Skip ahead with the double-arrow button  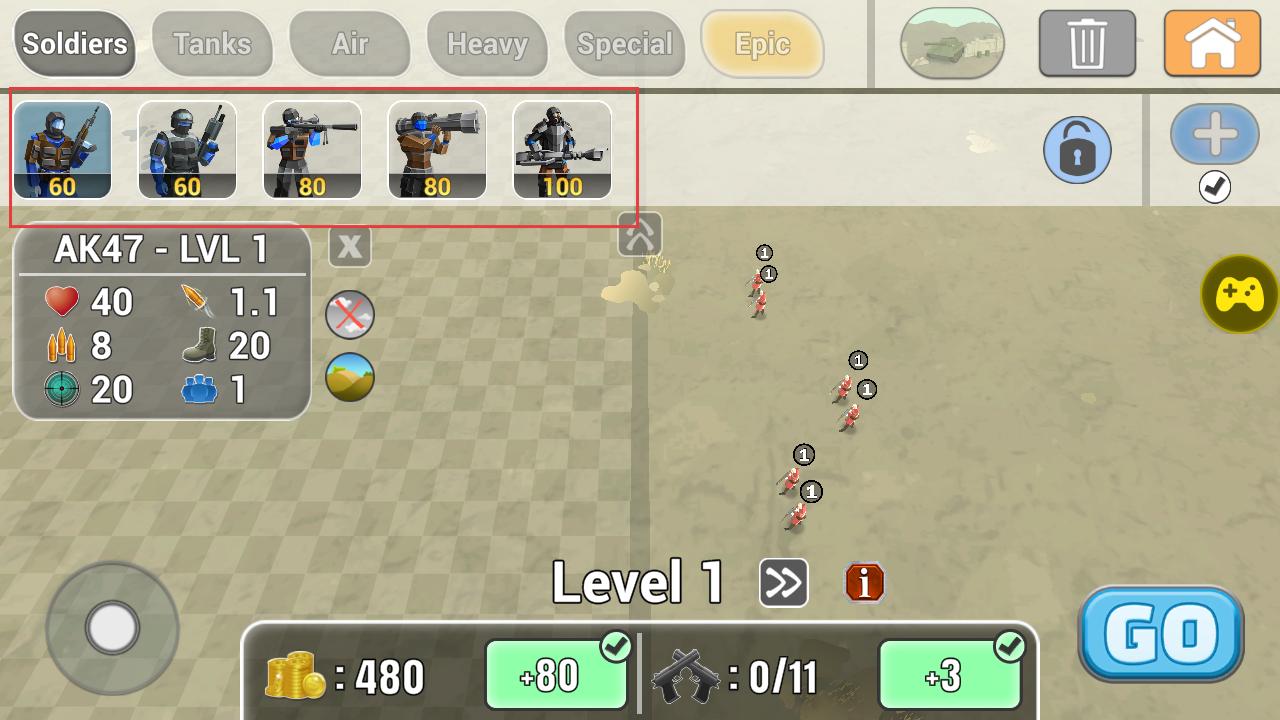(784, 582)
